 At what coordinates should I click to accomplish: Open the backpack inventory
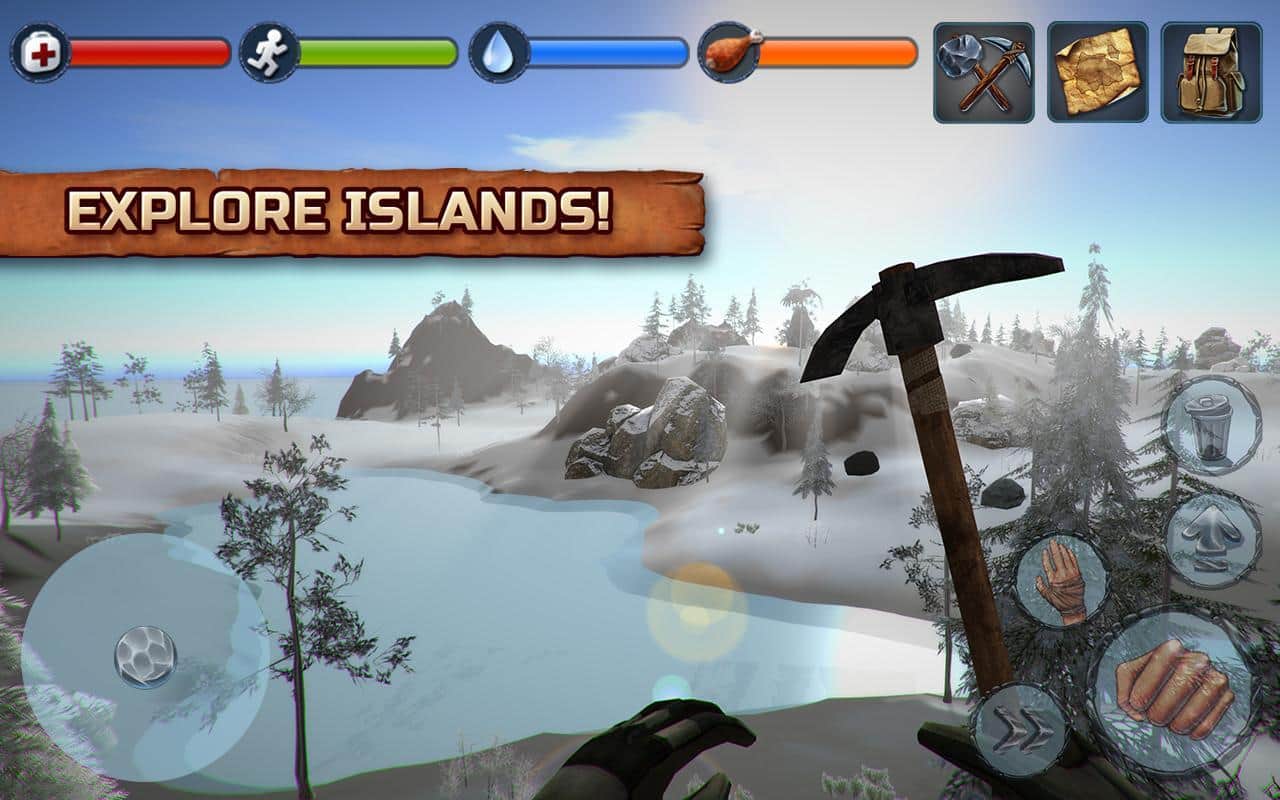click(1211, 73)
